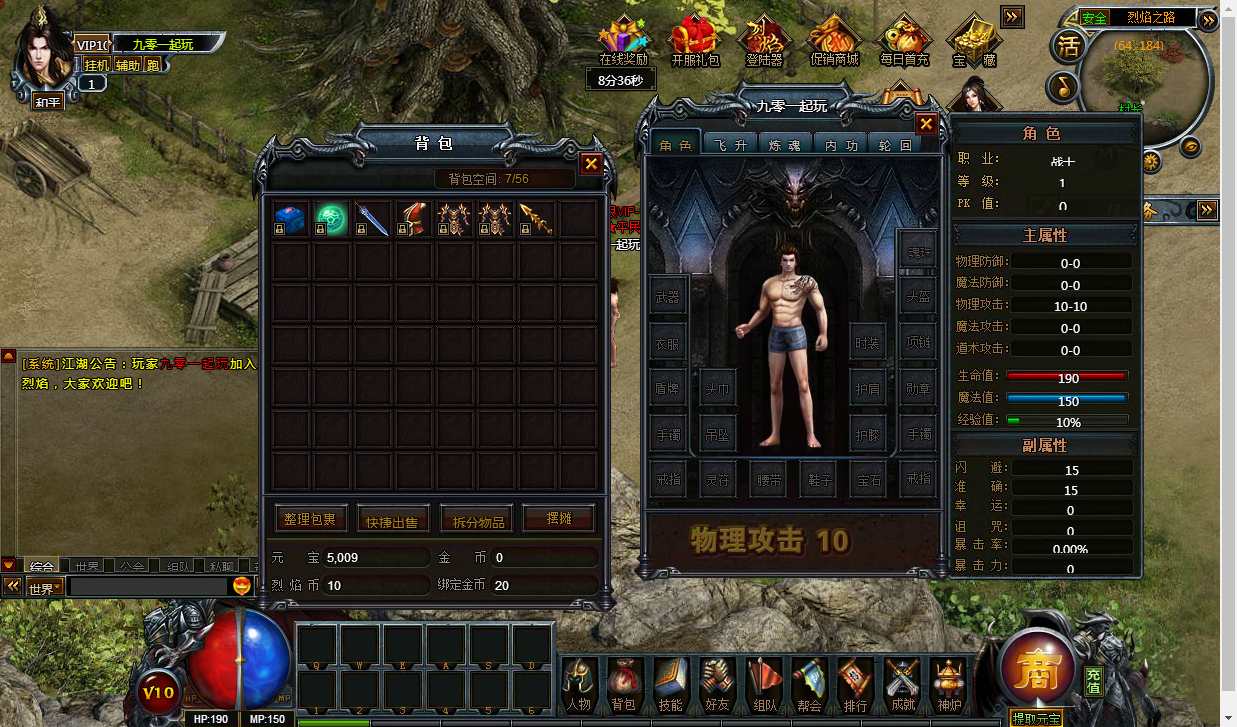Open the 内功 tab

click(839, 145)
